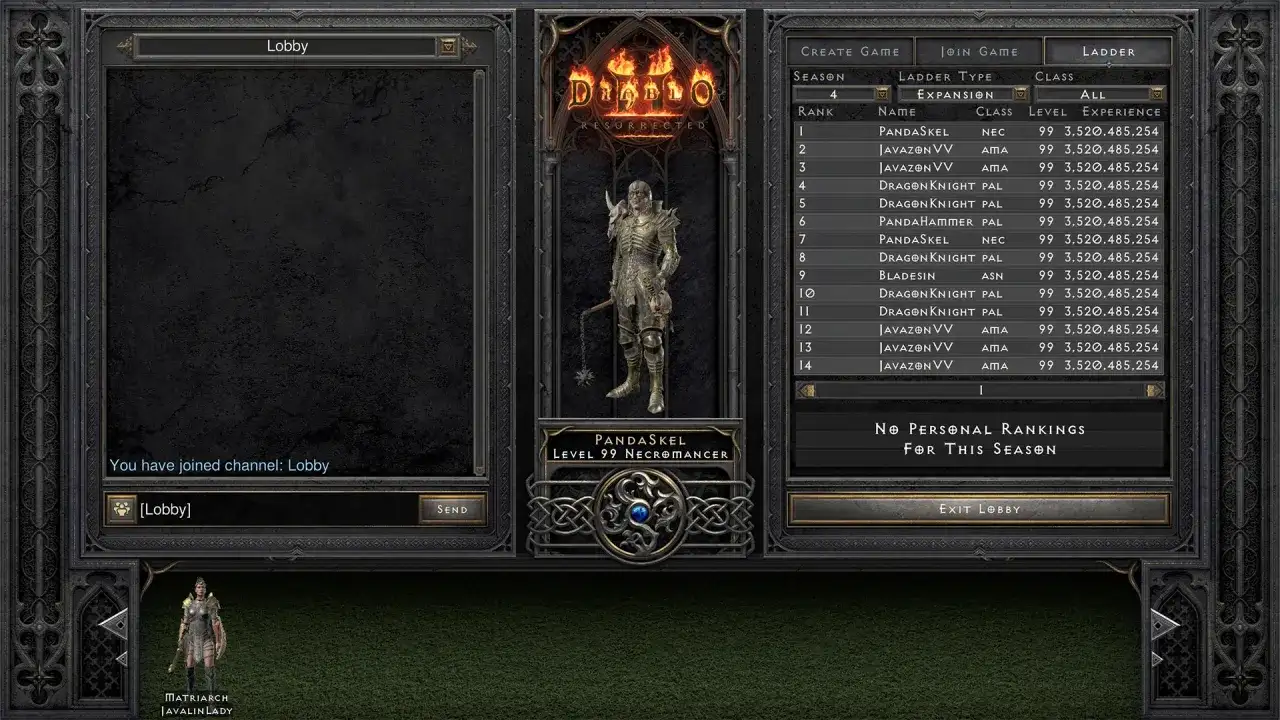Click the horizontal scrollbar below the ladder list
The width and height of the screenshot is (1280, 720).
point(978,389)
